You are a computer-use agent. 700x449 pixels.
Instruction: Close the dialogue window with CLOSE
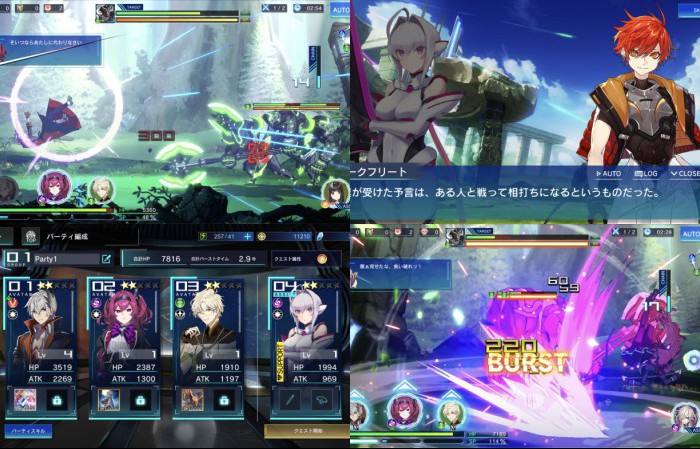point(684,173)
